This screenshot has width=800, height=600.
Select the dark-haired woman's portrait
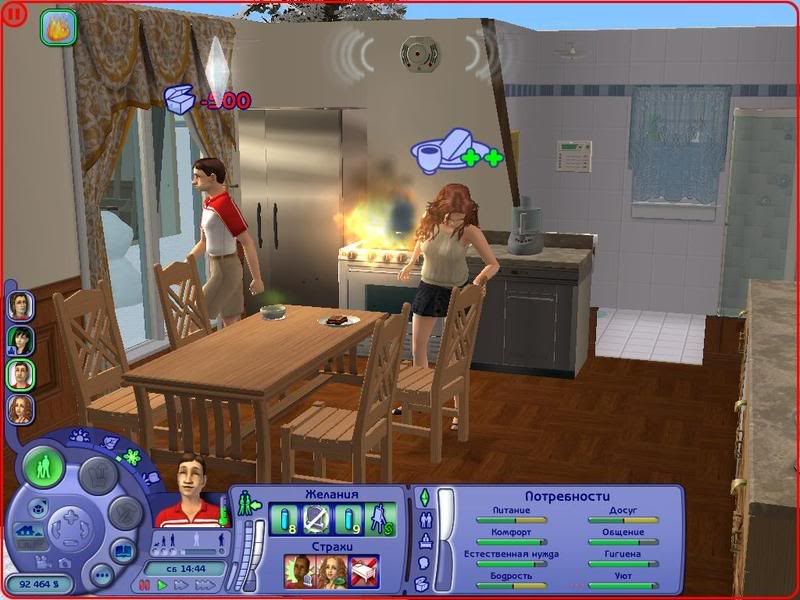(21, 340)
